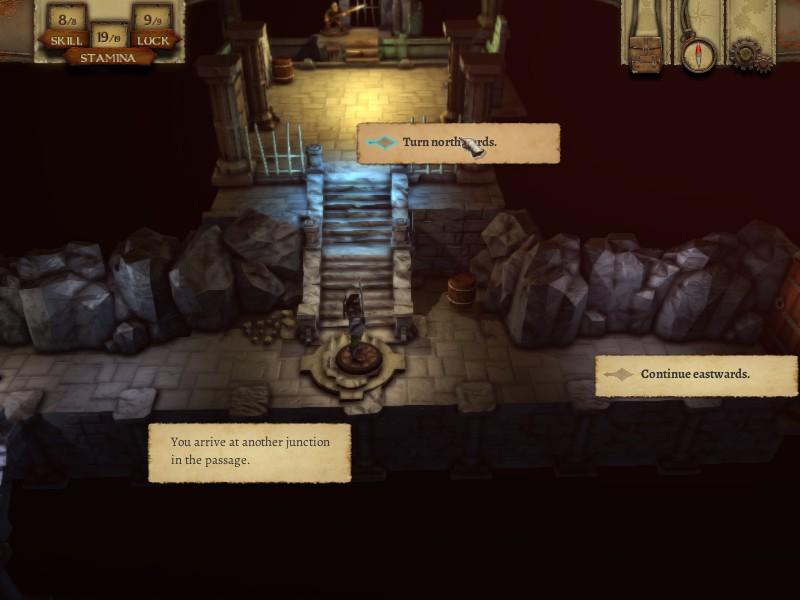
Task: Open the compass map
Action: coord(698,52)
